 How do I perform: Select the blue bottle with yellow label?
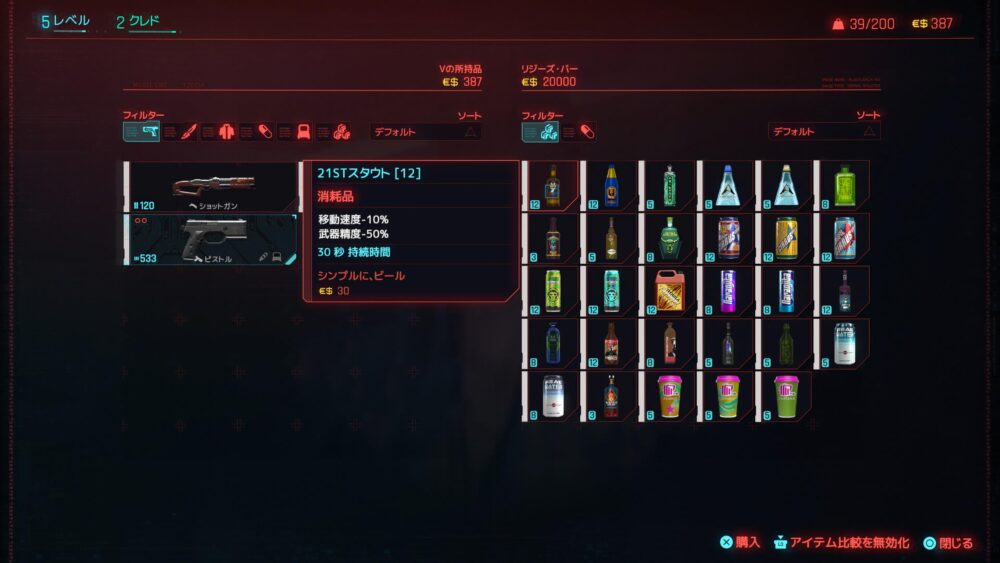(x=611, y=186)
